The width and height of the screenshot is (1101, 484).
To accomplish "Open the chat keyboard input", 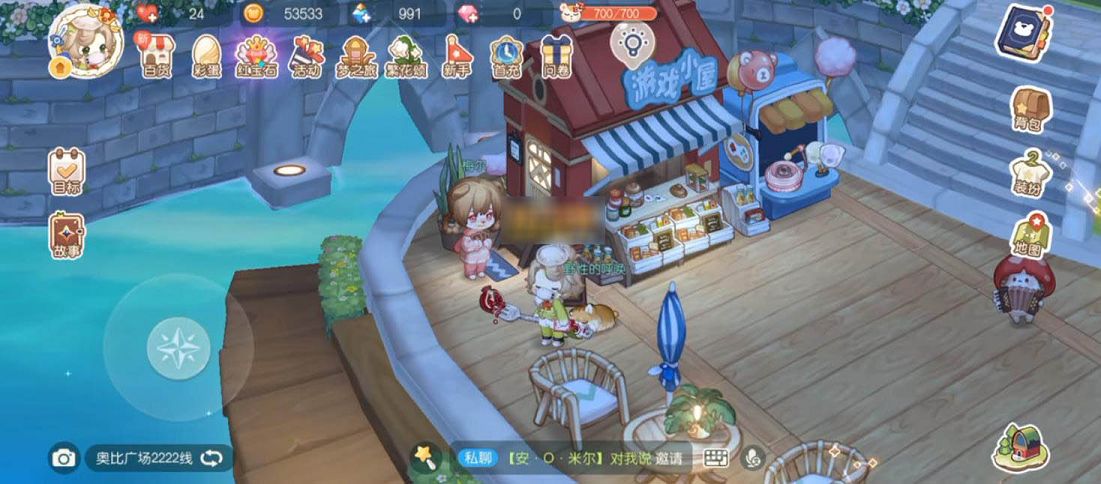I will coord(715,458).
